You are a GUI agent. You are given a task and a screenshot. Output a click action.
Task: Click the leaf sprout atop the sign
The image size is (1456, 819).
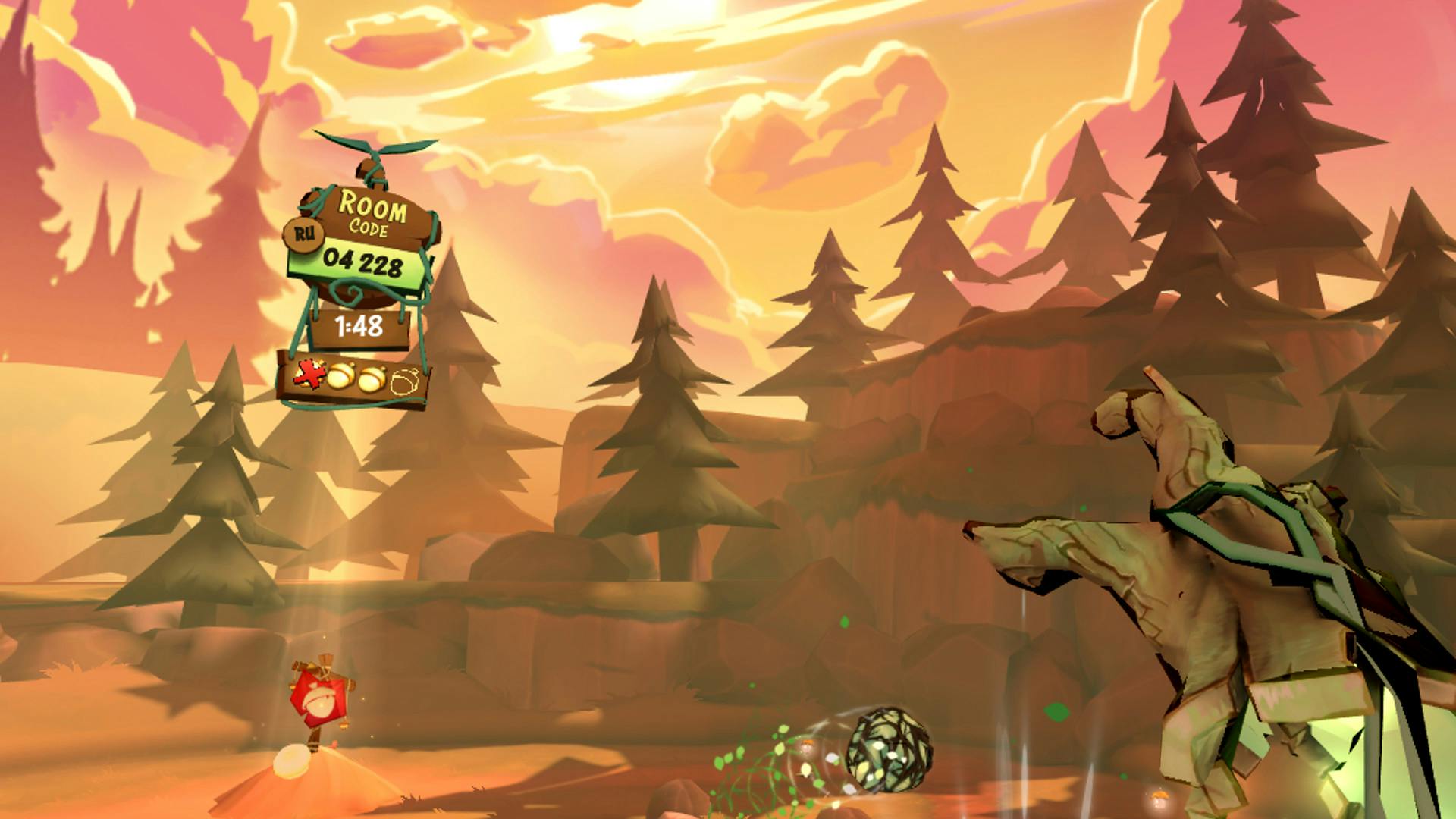(x=375, y=148)
